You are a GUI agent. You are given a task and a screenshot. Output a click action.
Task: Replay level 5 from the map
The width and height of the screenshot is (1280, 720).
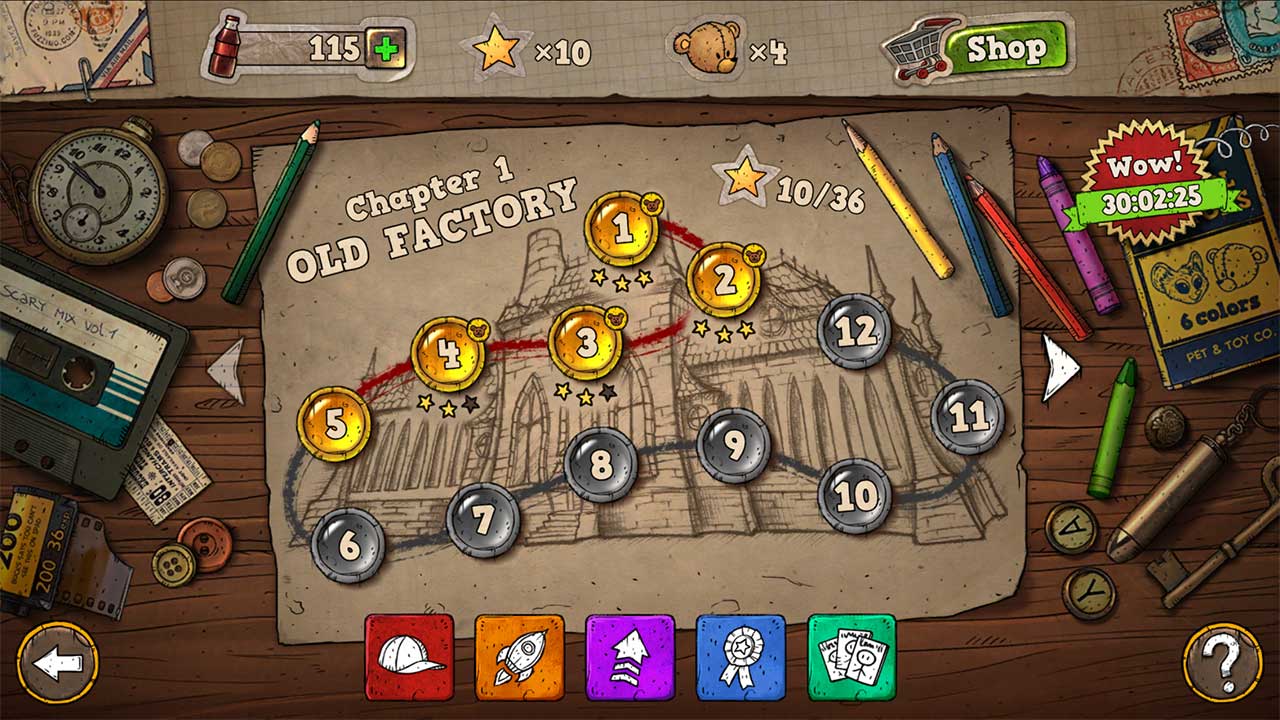coord(336,421)
